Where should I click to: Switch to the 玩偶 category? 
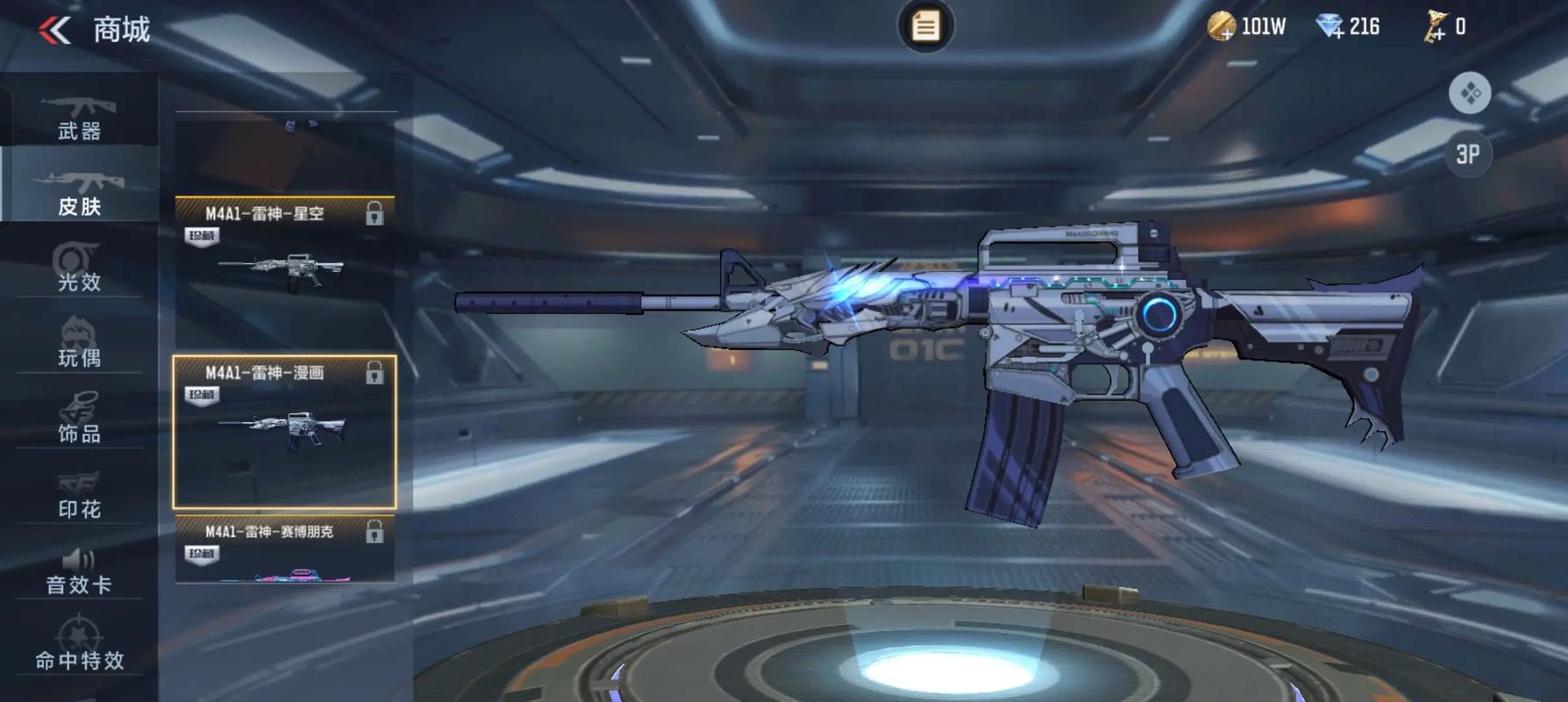point(79,343)
